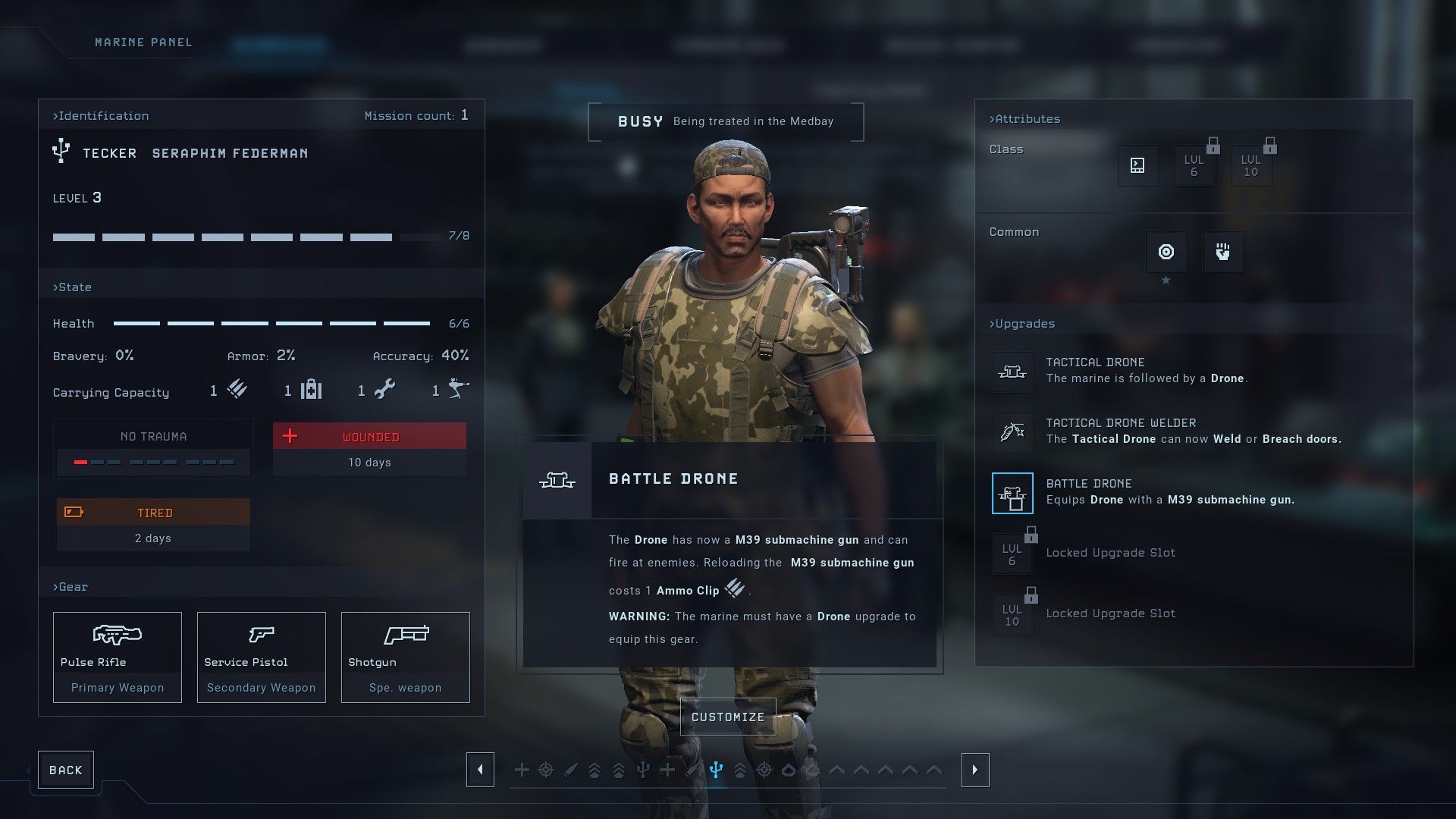The image size is (1456, 819).
Task: Check the locked LVL 10 upgrade slot
Action: pyautogui.click(x=1012, y=614)
